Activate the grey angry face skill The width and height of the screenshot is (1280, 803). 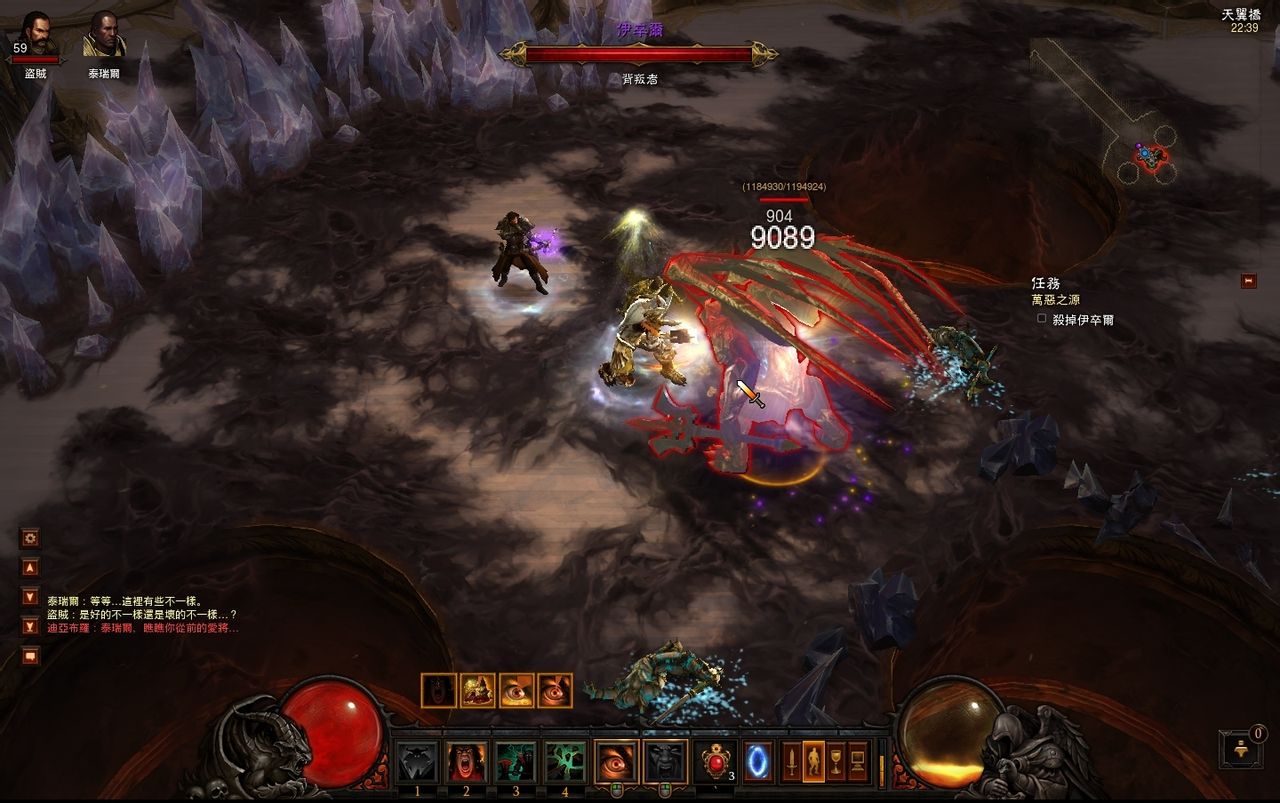point(665,762)
